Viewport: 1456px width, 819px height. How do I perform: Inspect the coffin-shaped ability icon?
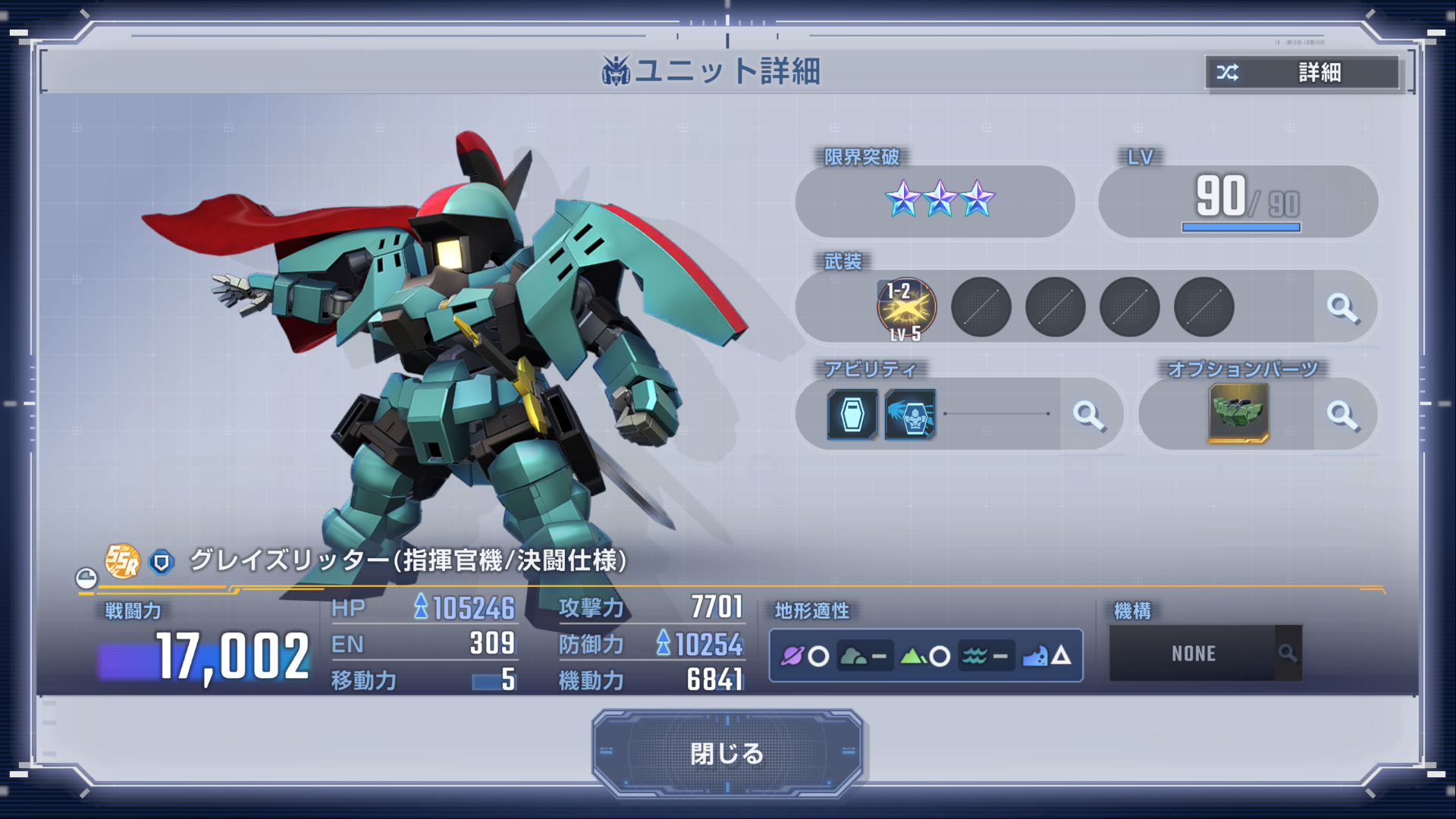[852, 415]
